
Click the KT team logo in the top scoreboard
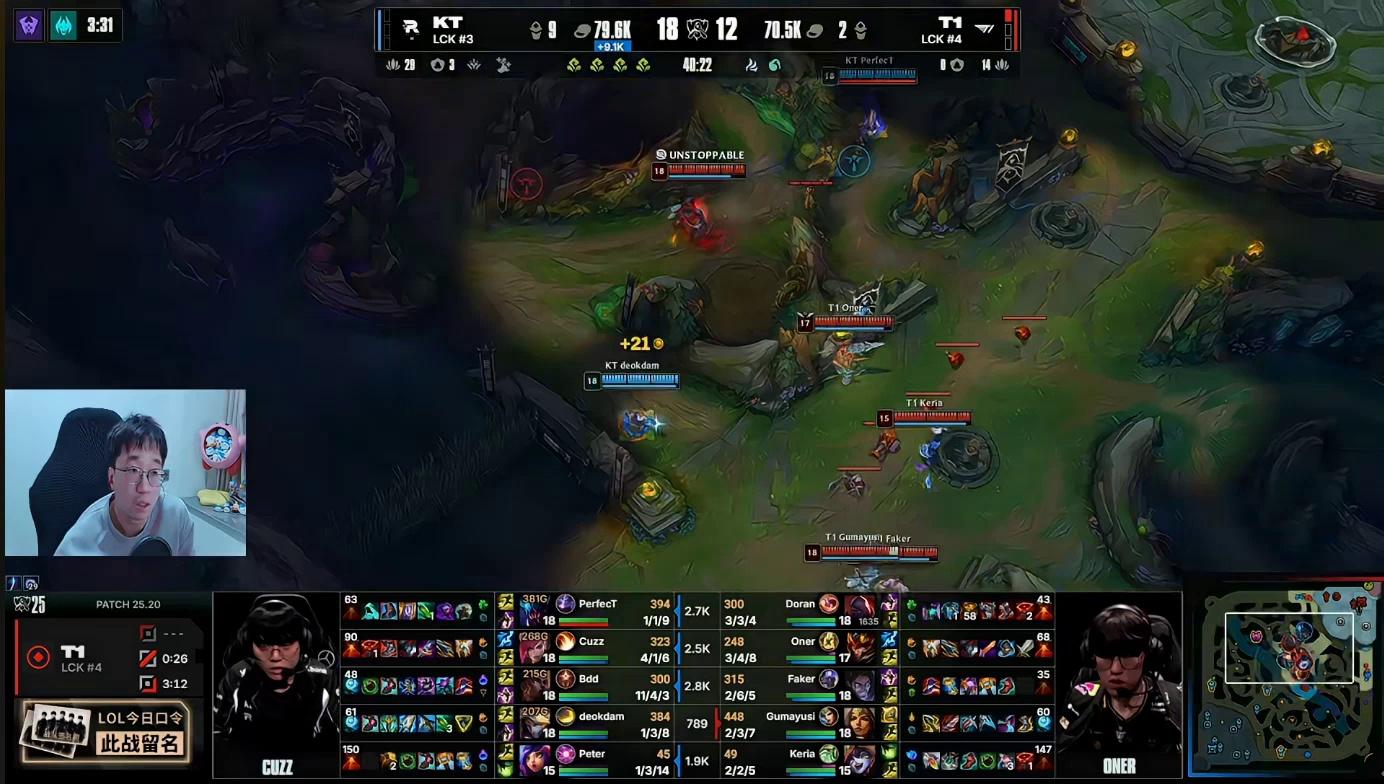pyautogui.click(x=410, y=29)
